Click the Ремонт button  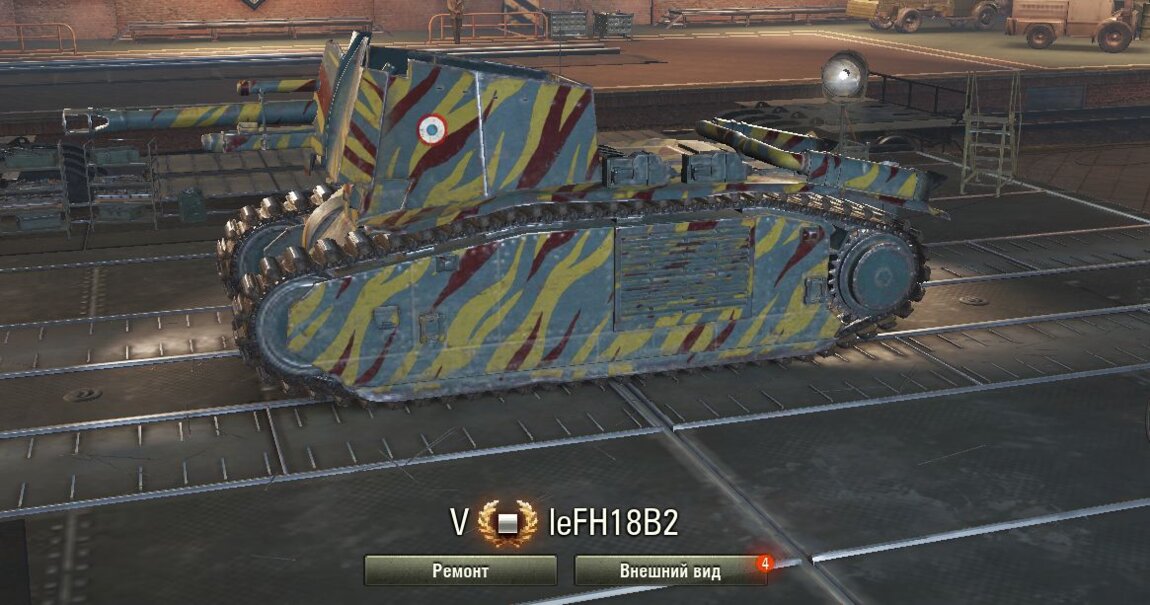pos(460,570)
